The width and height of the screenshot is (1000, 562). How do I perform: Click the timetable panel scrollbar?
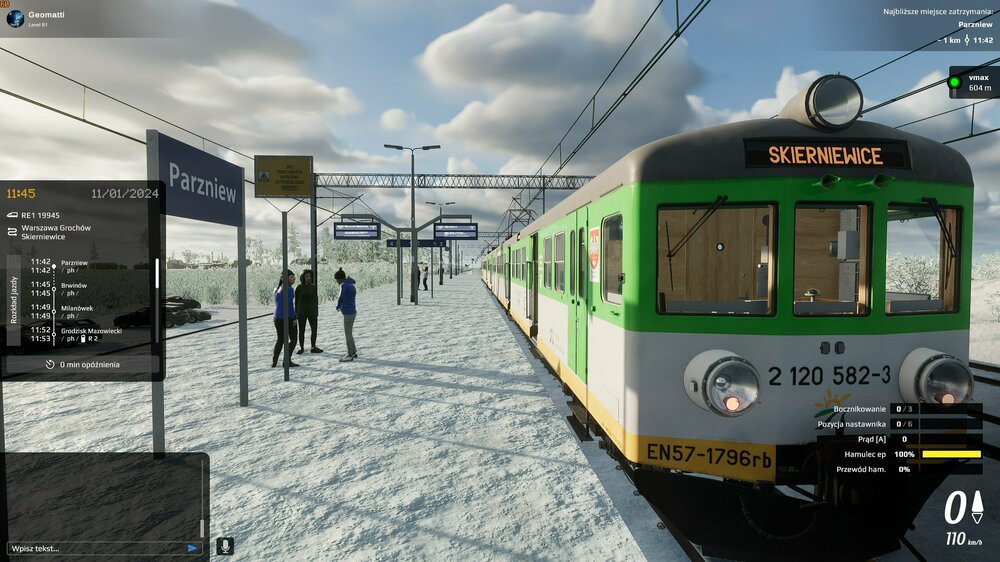[x=156, y=272]
